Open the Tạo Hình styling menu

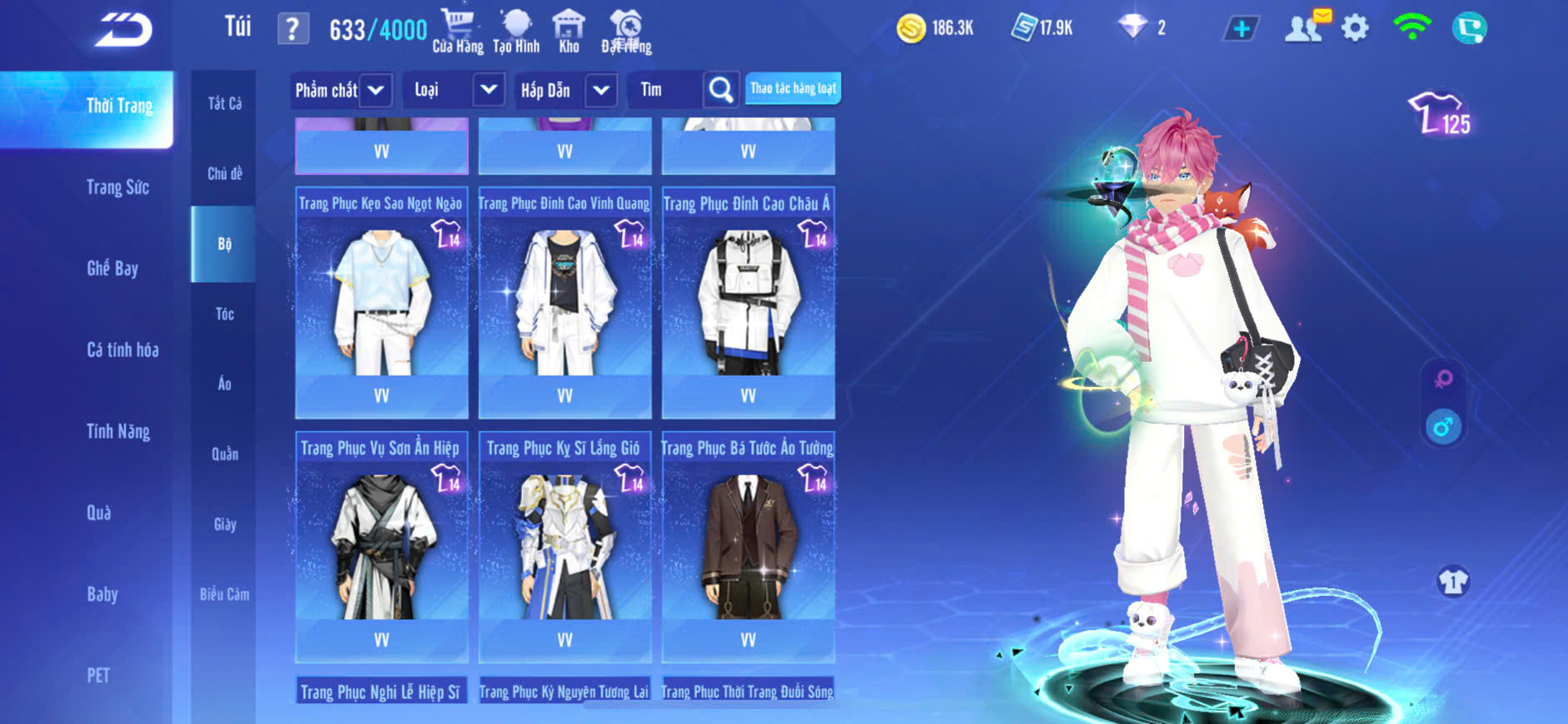click(x=516, y=32)
